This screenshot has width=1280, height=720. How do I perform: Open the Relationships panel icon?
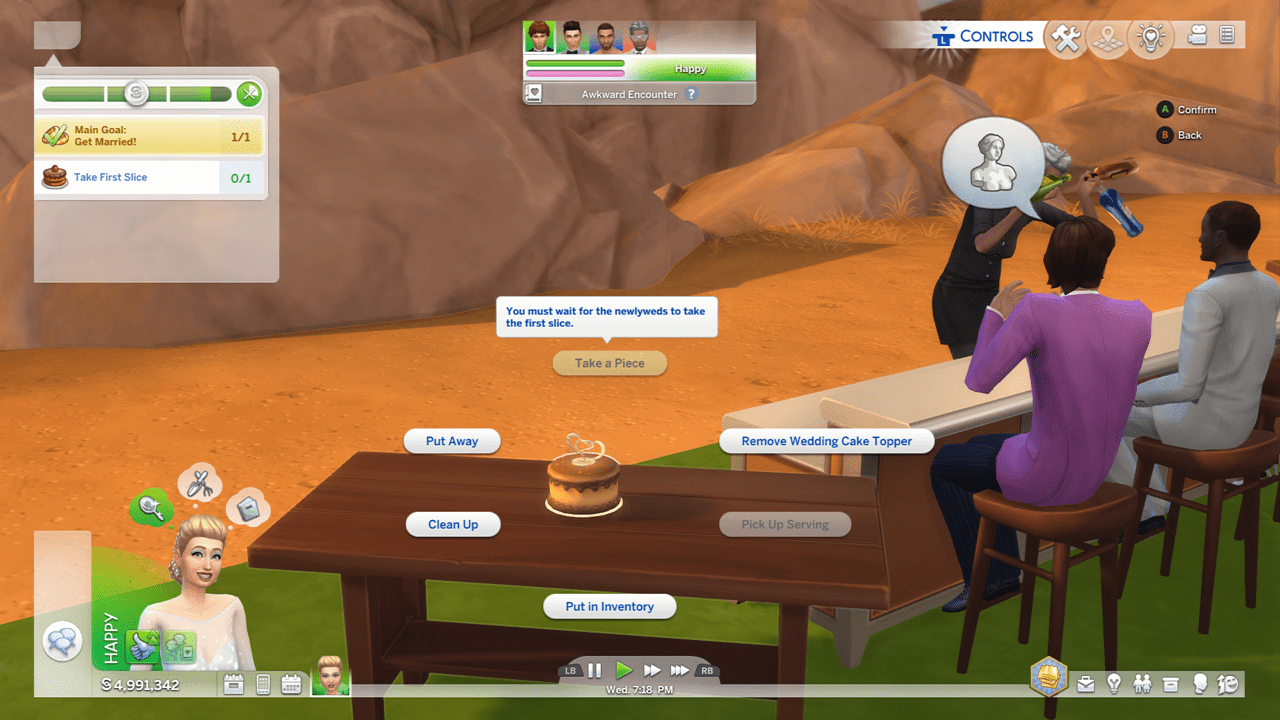[1142, 684]
